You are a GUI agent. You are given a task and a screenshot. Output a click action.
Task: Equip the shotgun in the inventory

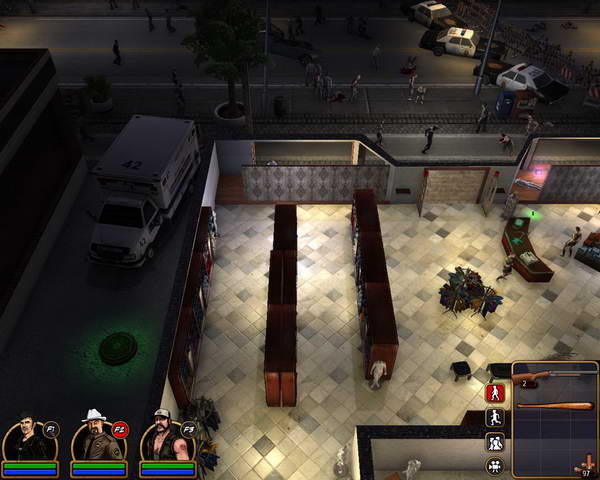click(553, 376)
